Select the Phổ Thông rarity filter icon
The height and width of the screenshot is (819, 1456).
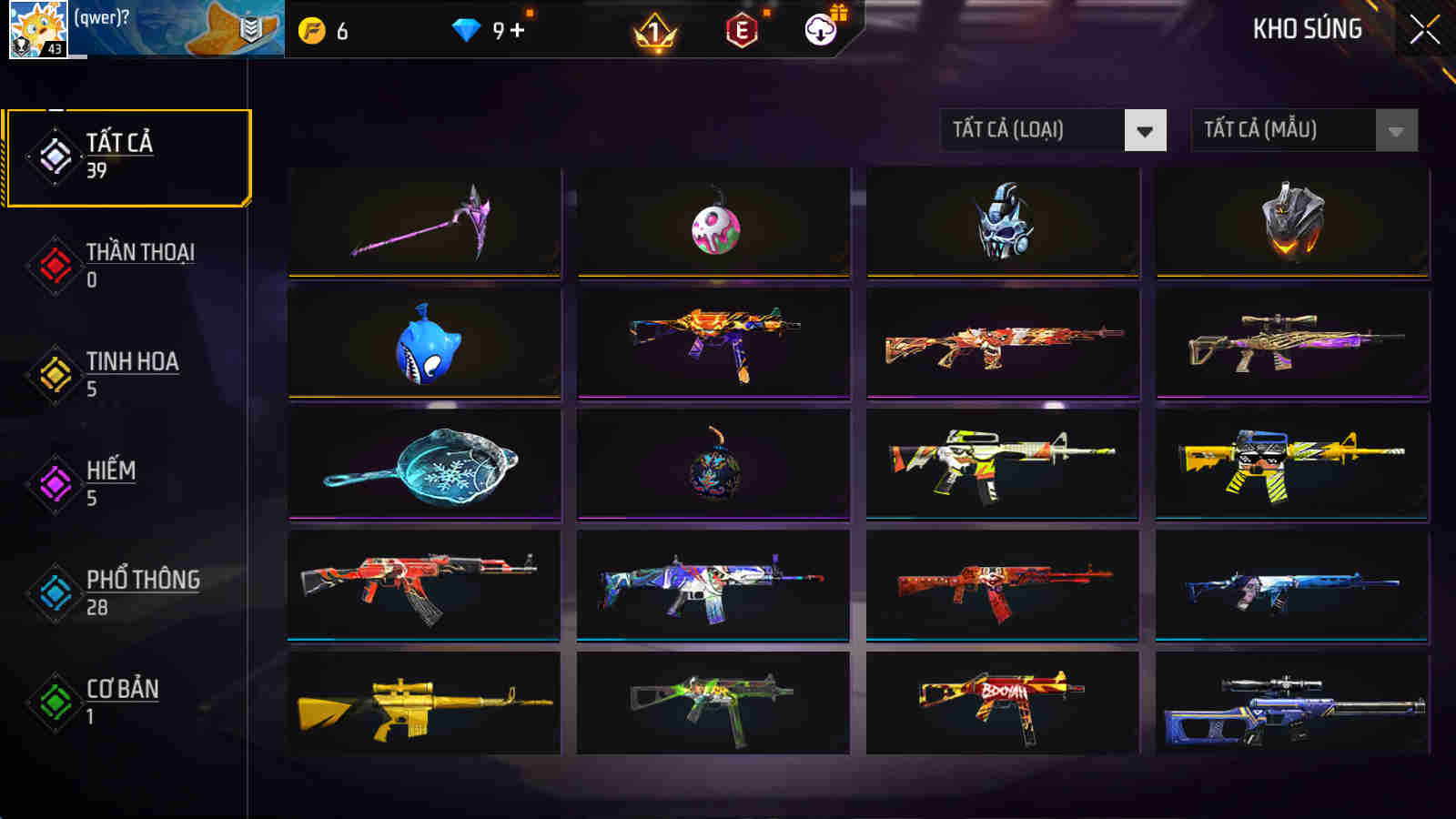53,591
